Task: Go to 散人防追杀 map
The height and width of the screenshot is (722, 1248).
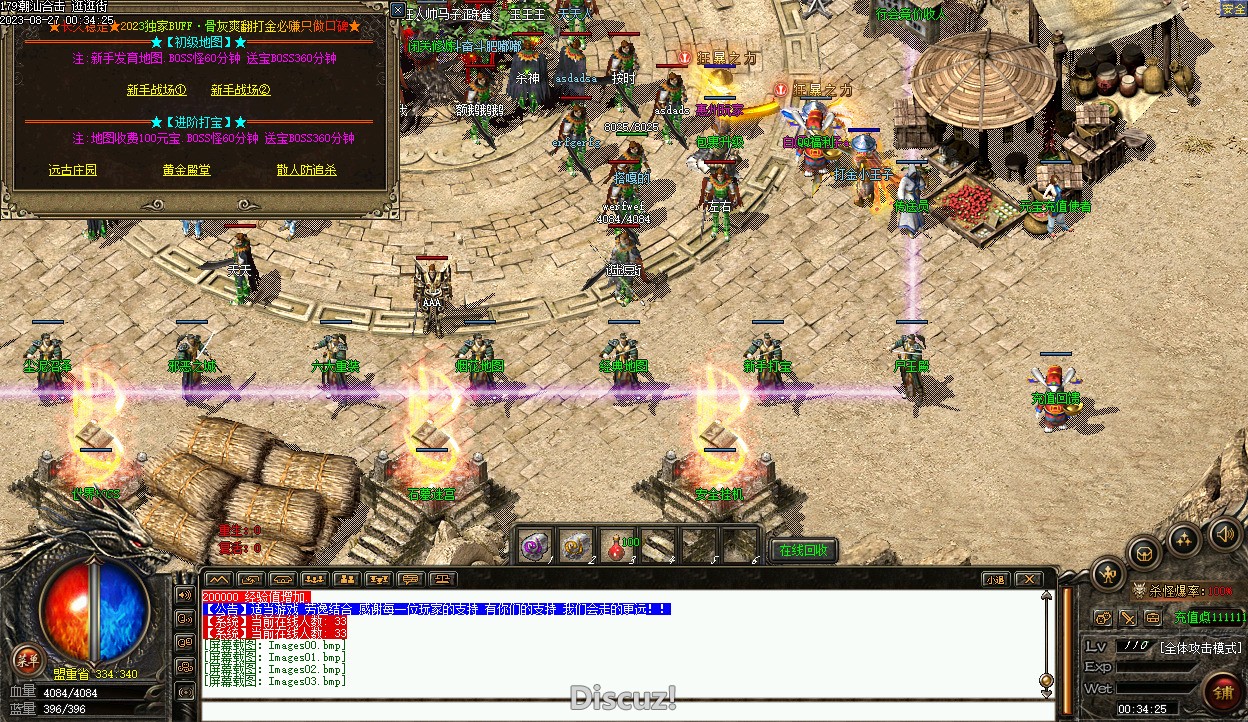Action: (306, 170)
